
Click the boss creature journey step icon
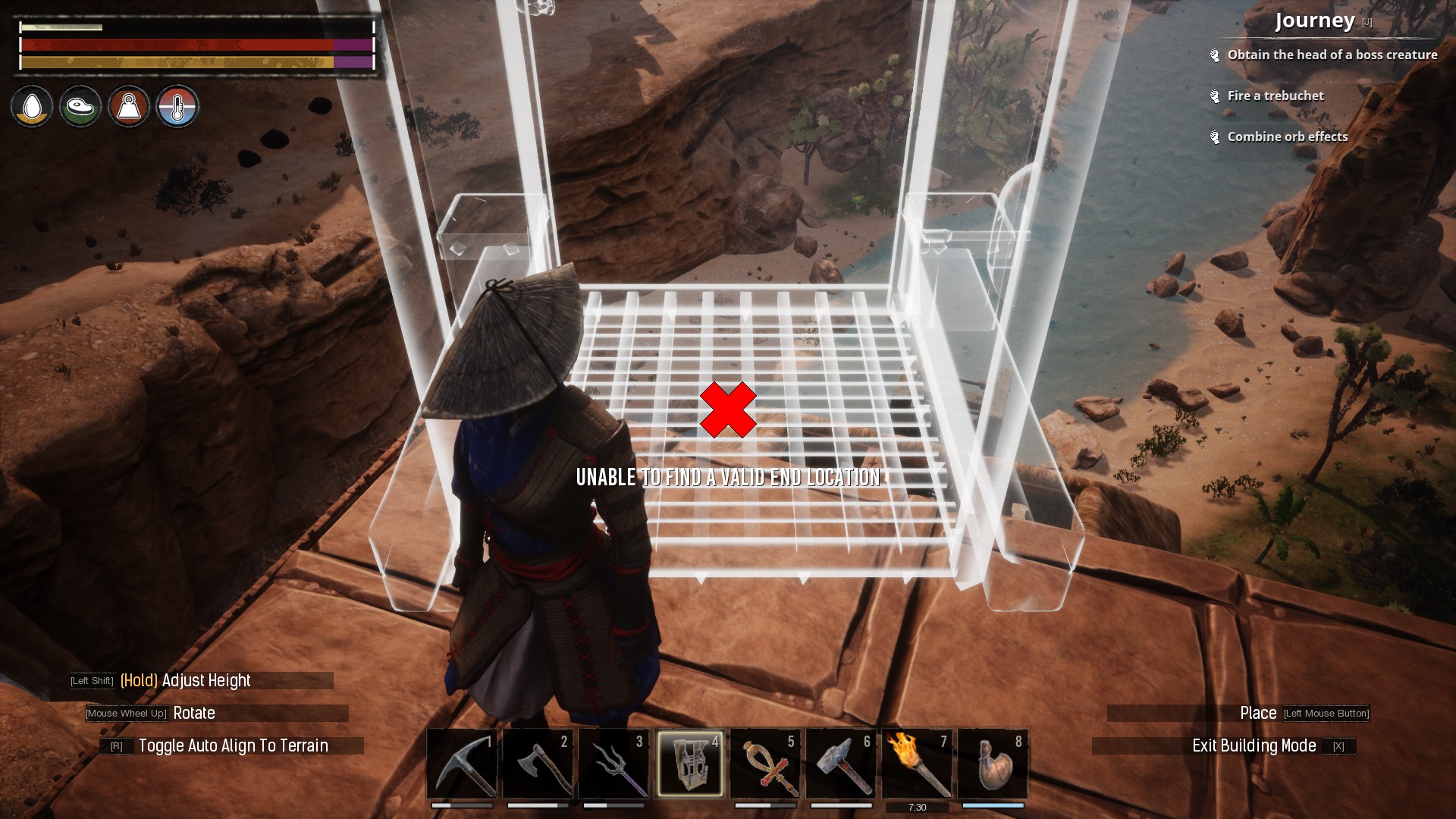1215,54
